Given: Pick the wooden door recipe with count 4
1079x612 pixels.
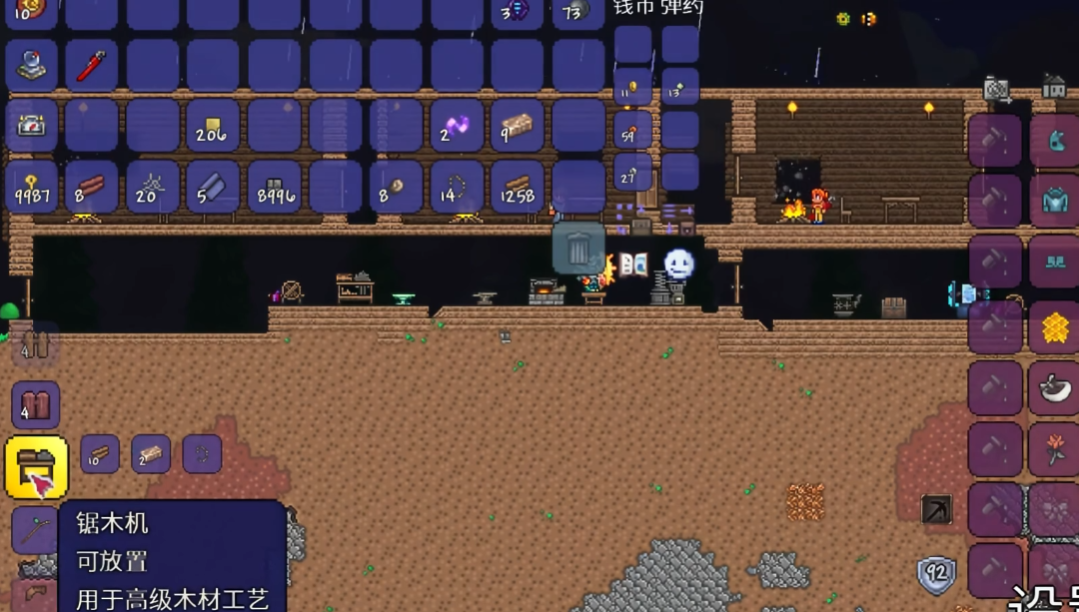Looking at the screenshot, I should (36, 405).
